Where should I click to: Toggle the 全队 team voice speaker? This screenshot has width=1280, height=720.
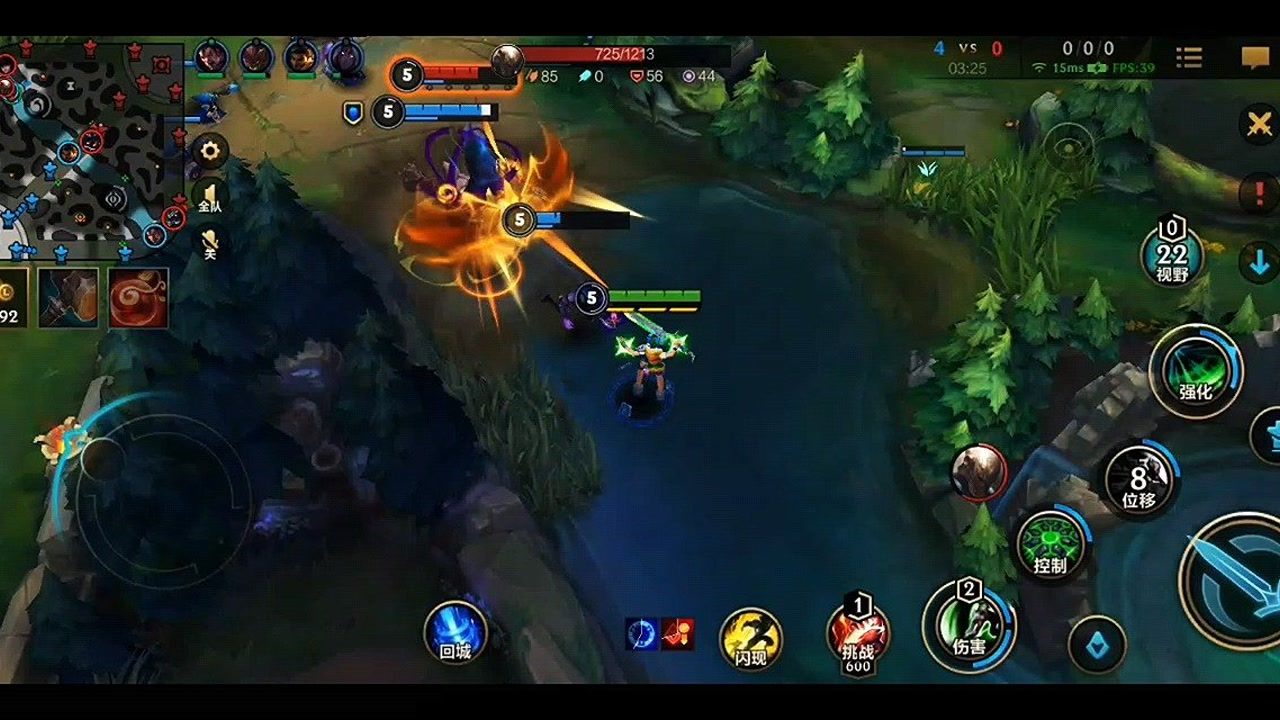(x=210, y=196)
